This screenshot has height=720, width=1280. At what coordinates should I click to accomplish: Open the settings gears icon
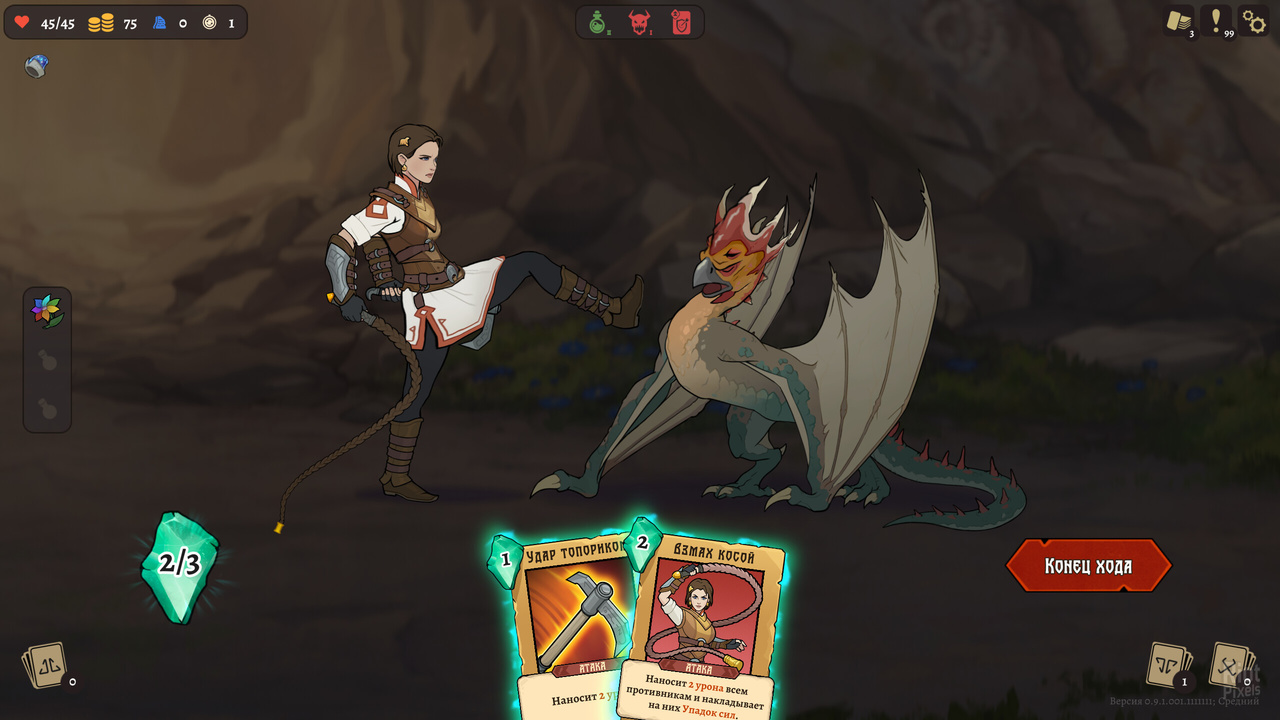pos(1255,20)
